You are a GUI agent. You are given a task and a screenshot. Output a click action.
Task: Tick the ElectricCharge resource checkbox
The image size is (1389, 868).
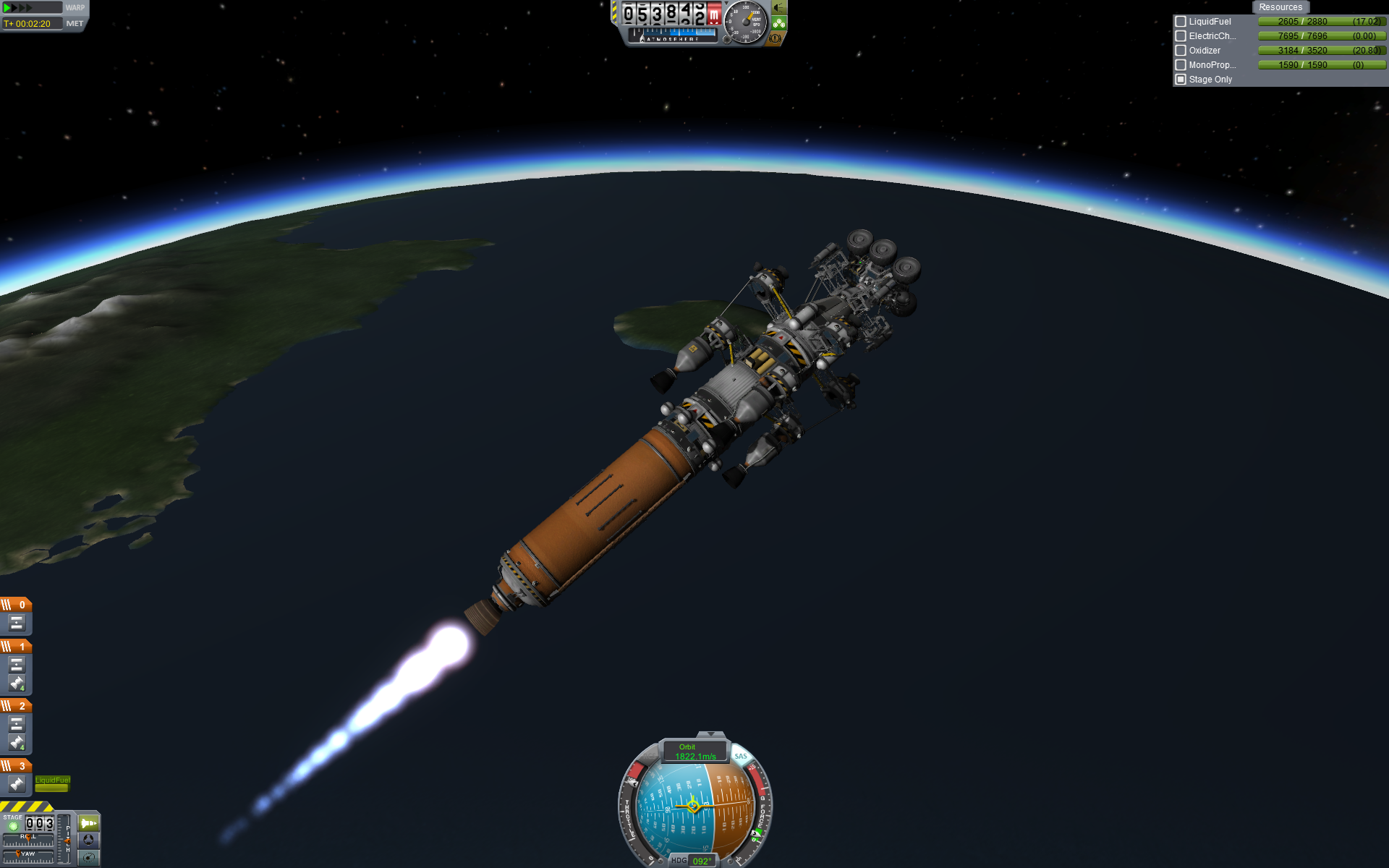tap(1181, 36)
